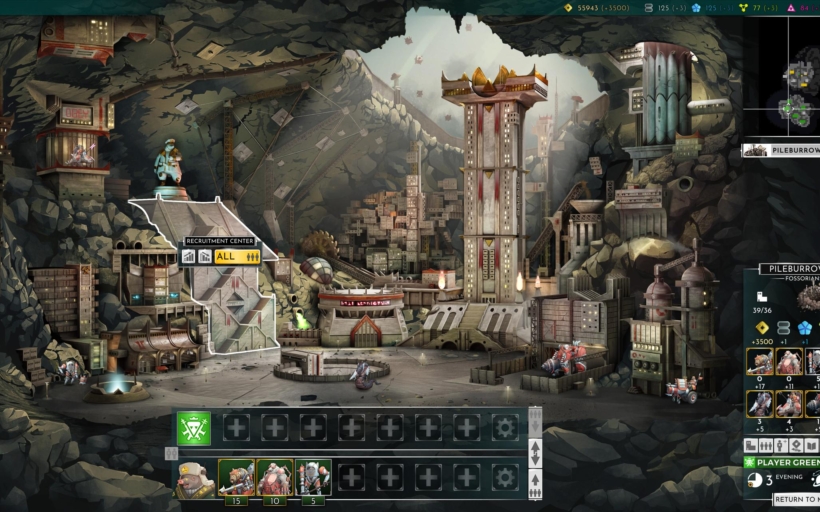Select the green garrison crossed-swords emblem

coord(193,428)
